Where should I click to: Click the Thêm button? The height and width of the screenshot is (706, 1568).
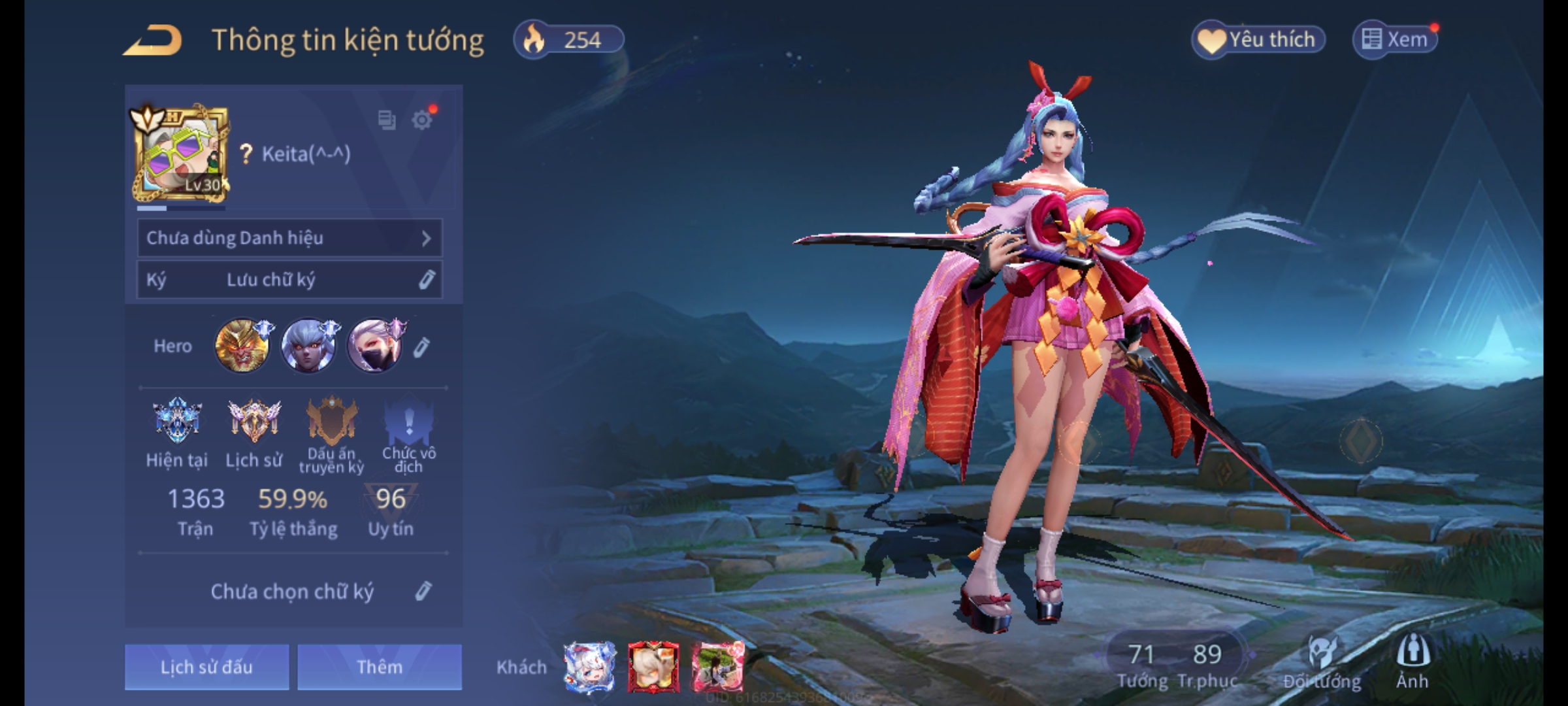[380, 667]
